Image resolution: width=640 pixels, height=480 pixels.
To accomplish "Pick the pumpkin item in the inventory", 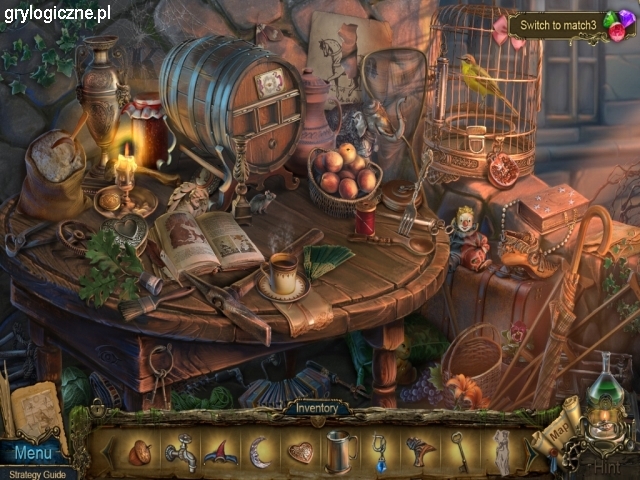I will click(x=139, y=452).
